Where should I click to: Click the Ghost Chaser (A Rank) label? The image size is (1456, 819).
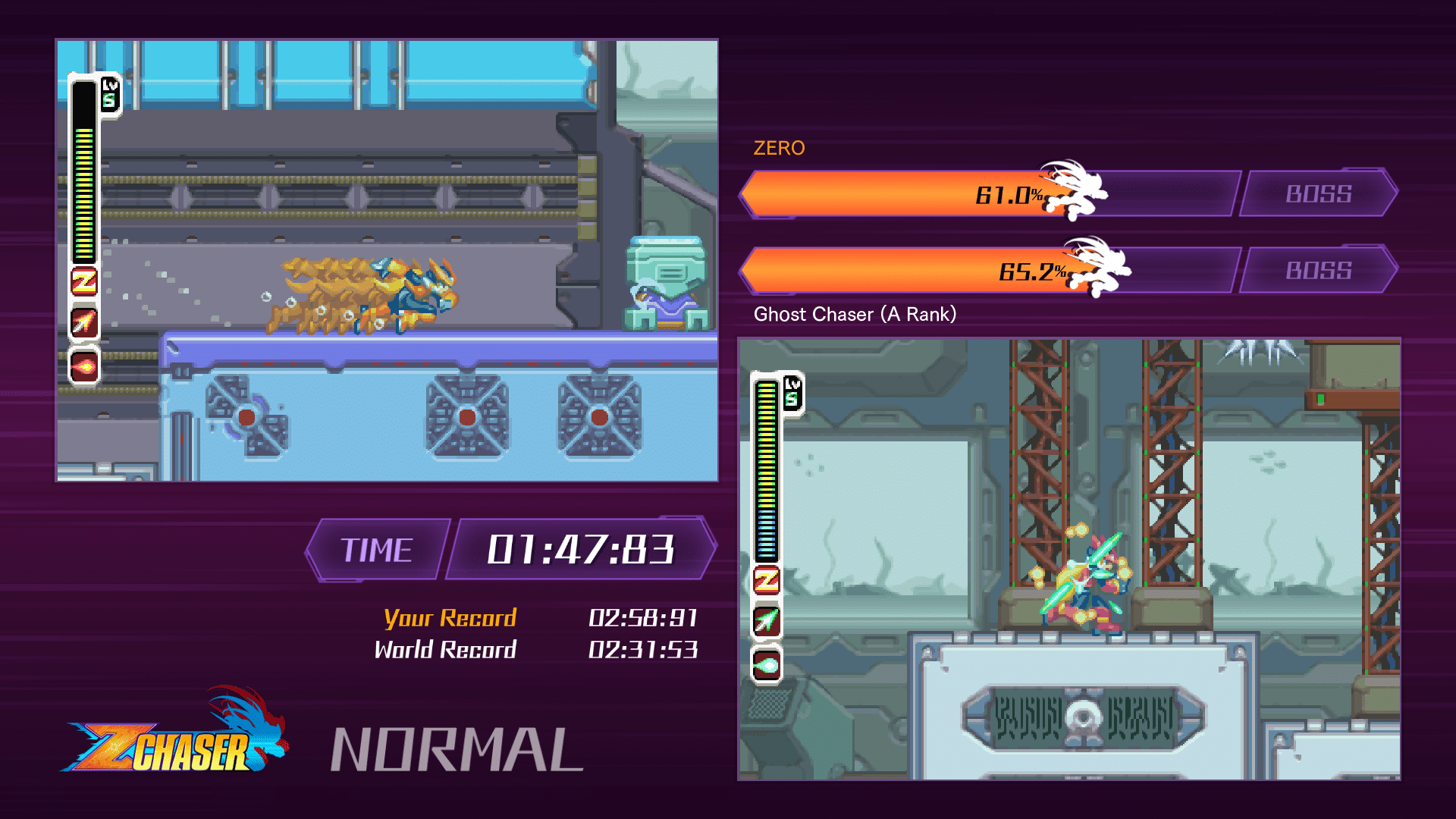coord(855,314)
